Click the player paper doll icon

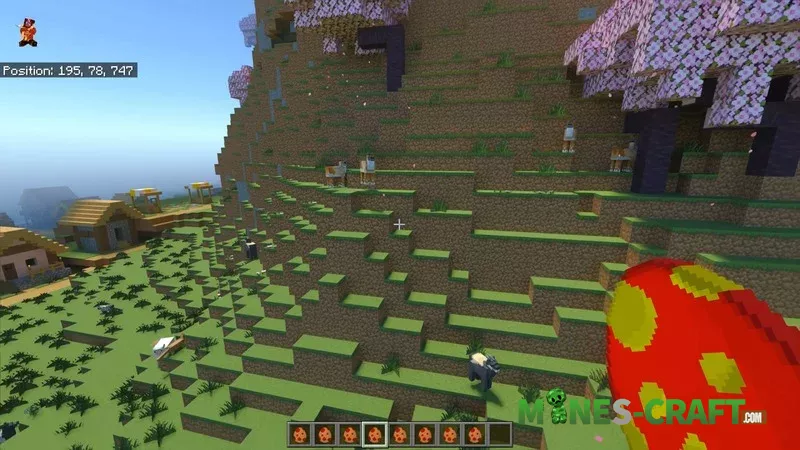coord(26,34)
